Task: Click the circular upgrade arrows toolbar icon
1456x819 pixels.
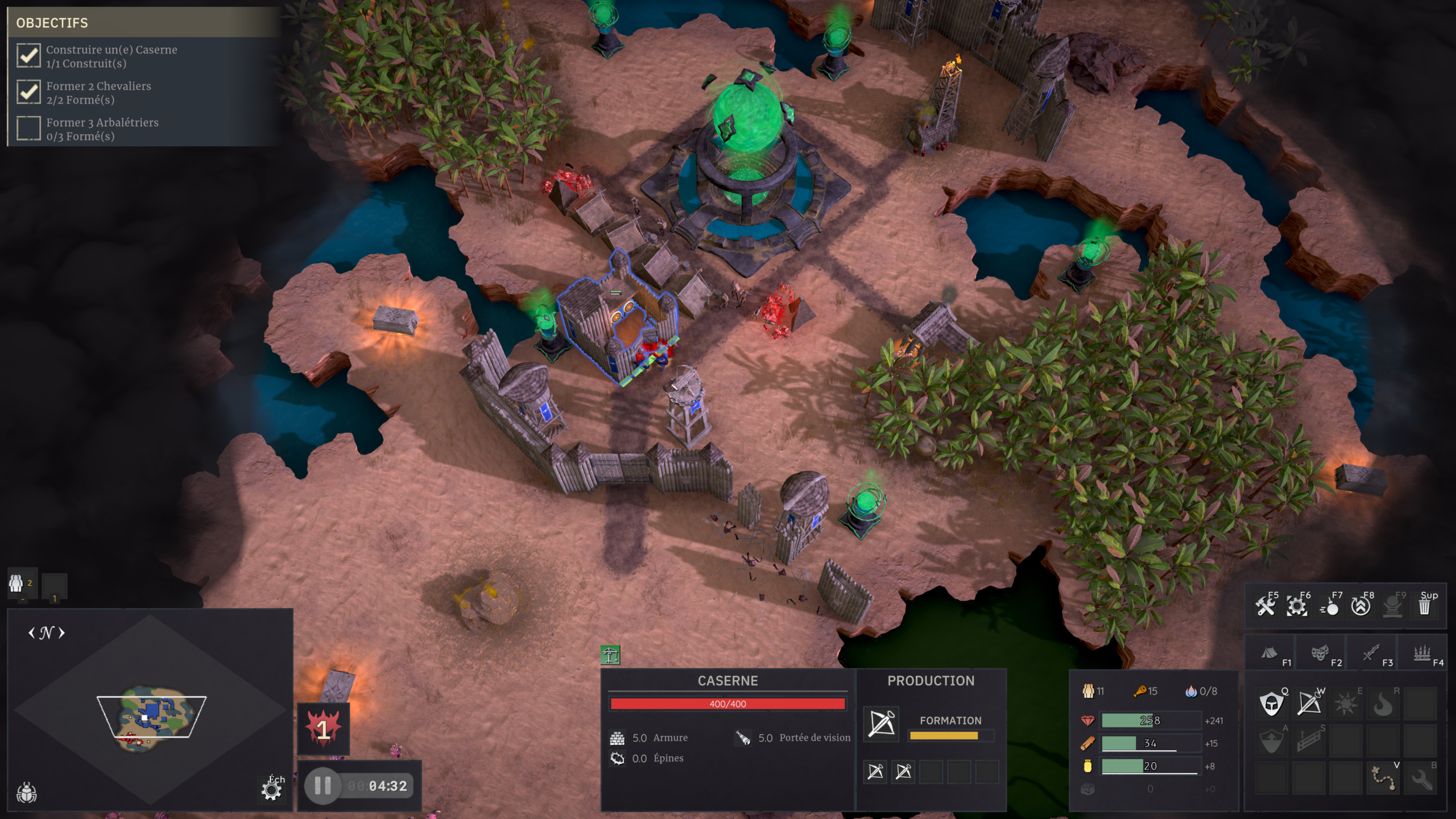Action: [1361, 606]
